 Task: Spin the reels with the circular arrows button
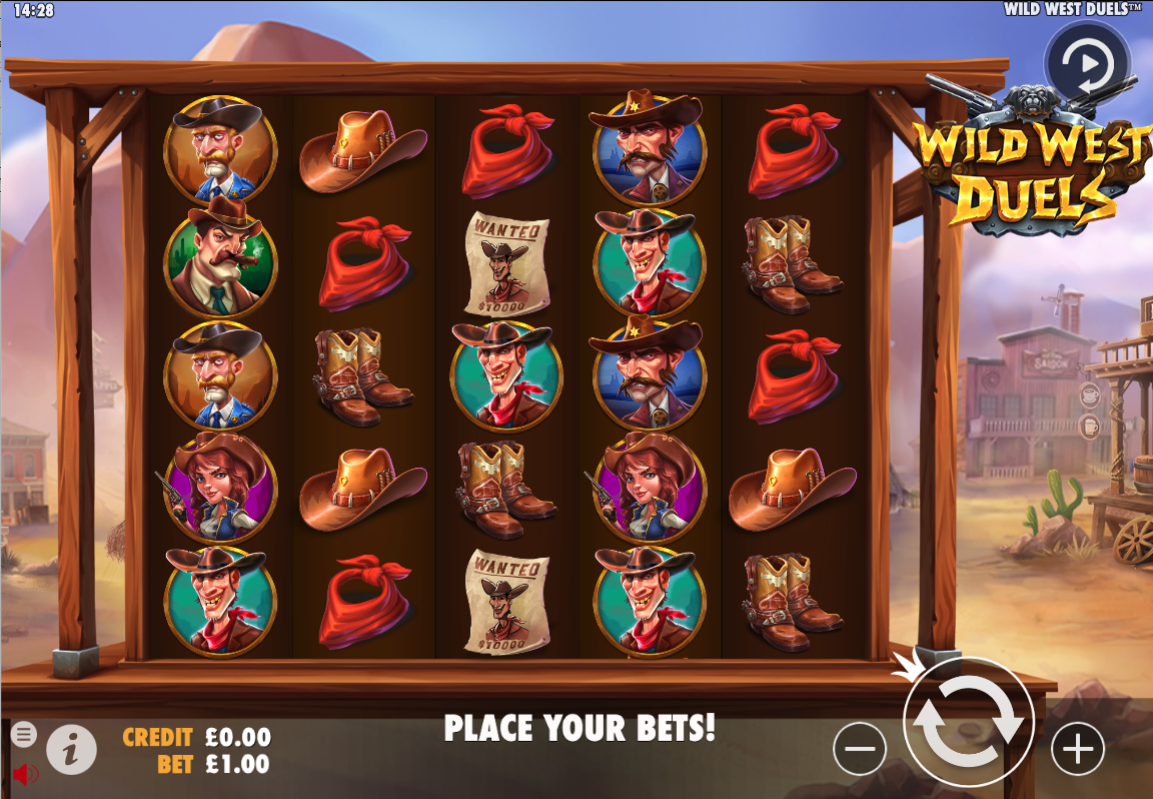pyautogui.click(x=968, y=723)
